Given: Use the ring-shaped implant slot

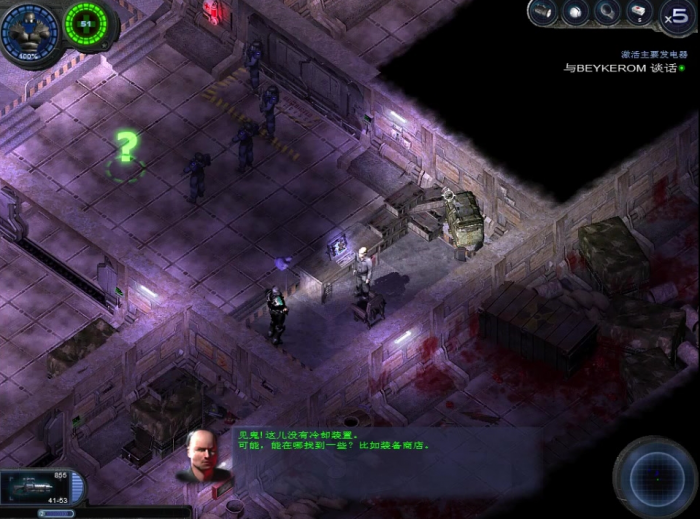Looking at the screenshot, I should tap(607, 12).
